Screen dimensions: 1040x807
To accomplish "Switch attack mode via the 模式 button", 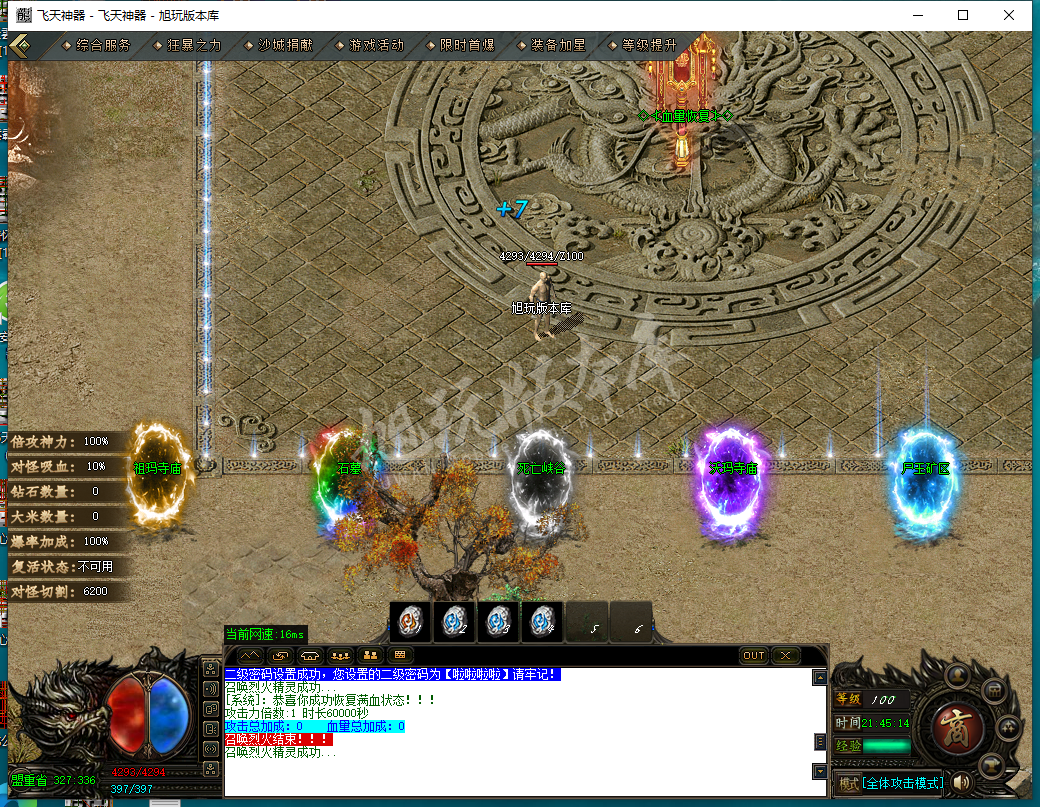I will coord(848,783).
